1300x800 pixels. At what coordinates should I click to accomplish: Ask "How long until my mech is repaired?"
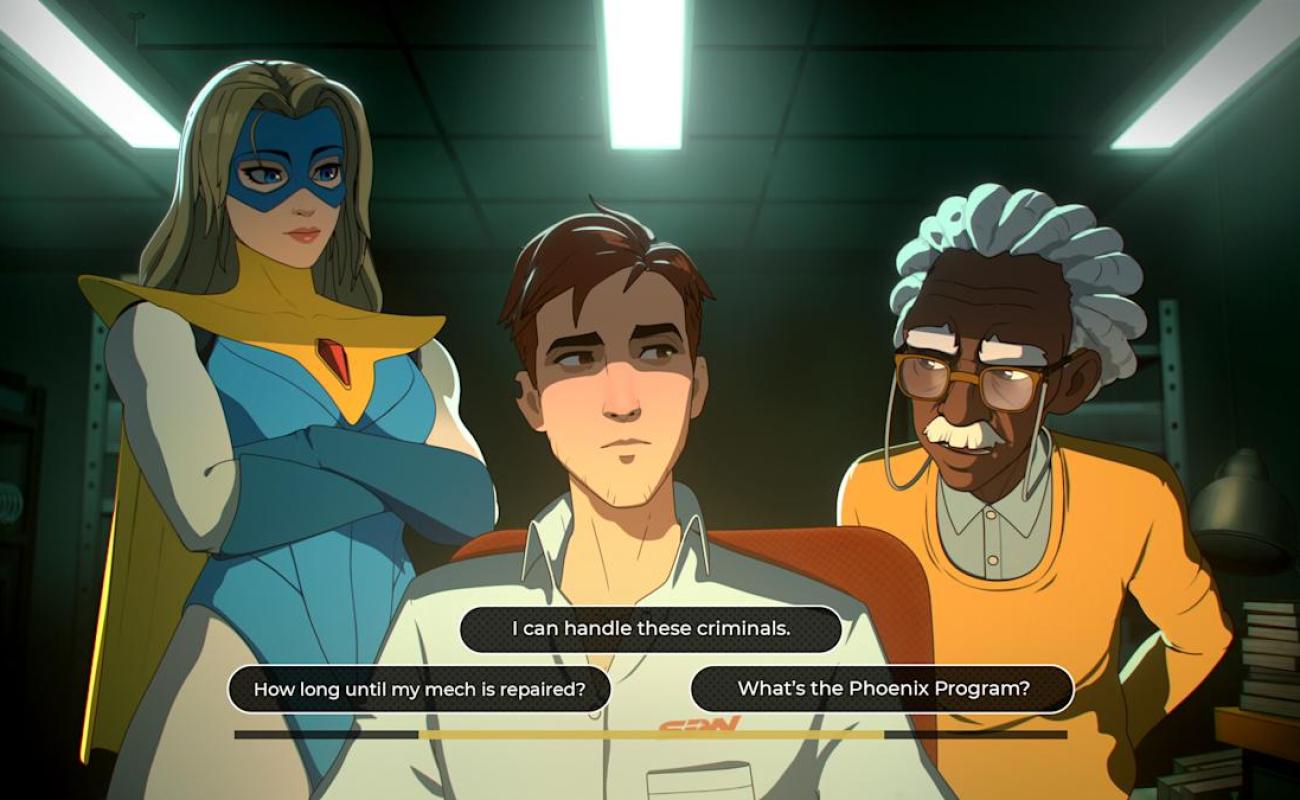pos(419,689)
